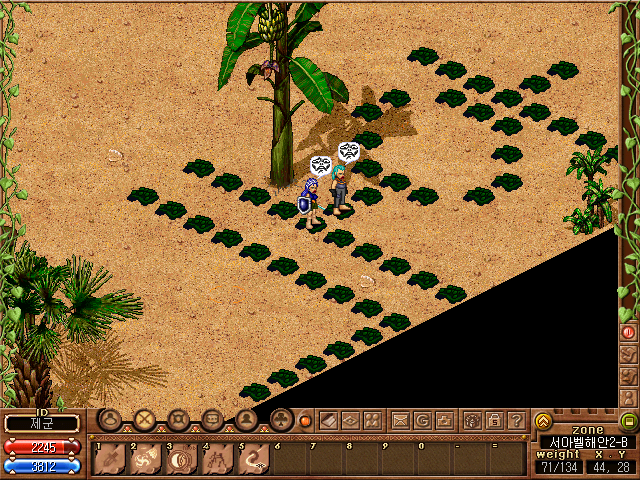Image resolution: width=640 pixels, height=480 pixels.
Task: Click the green round button beside zone
Action: [628, 421]
